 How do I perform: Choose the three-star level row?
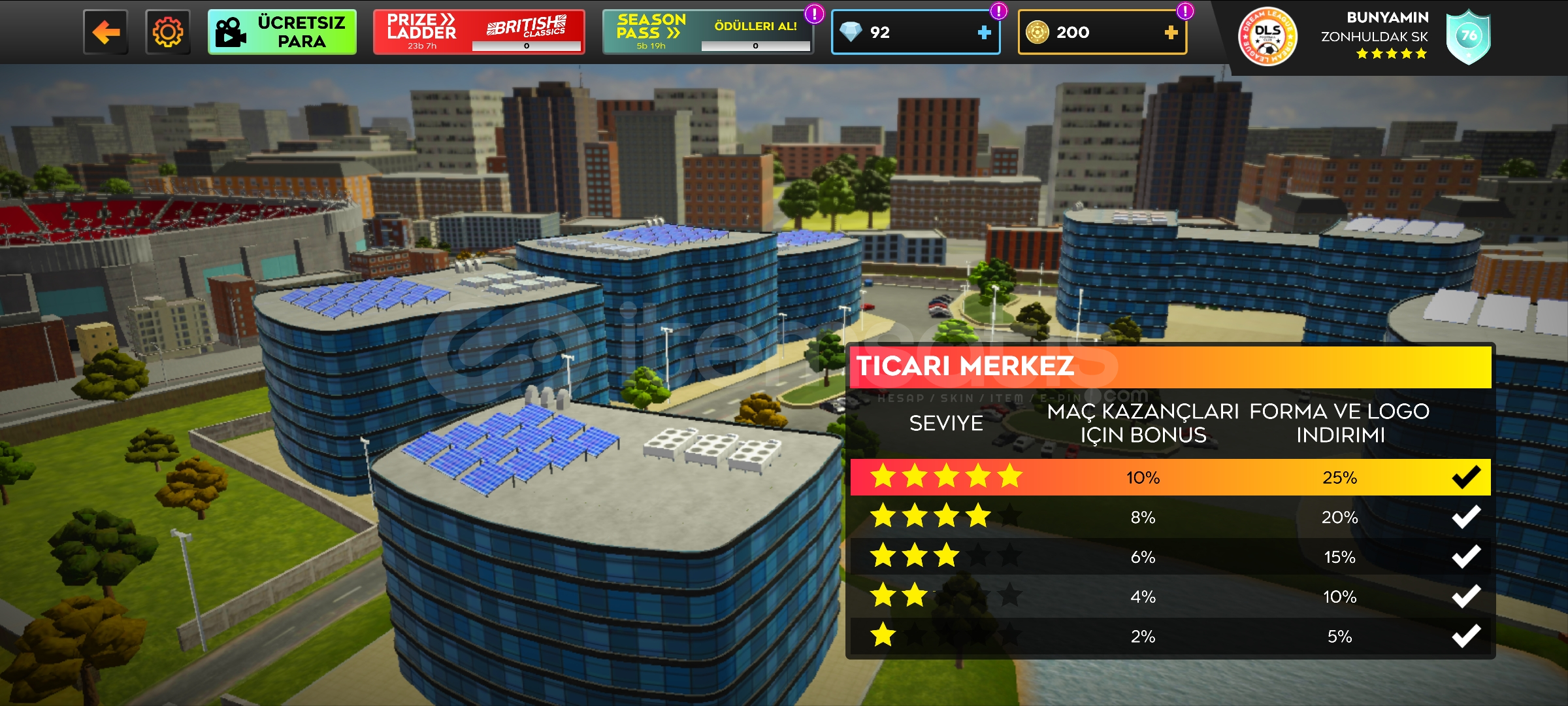1169,557
